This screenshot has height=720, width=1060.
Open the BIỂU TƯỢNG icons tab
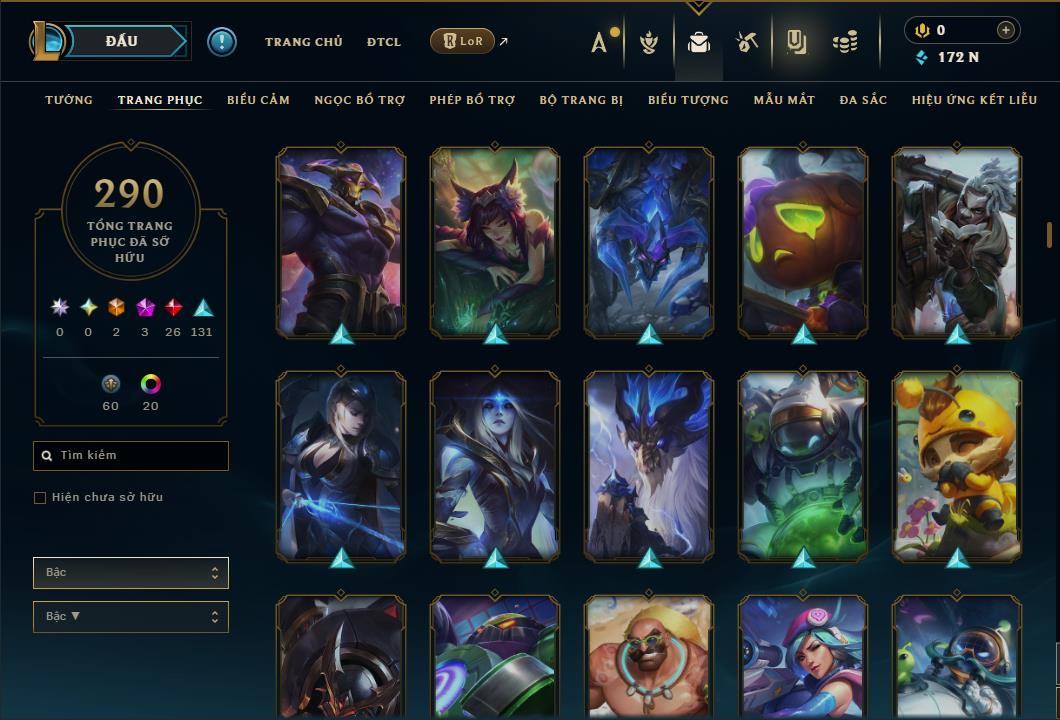coord(688,100)
